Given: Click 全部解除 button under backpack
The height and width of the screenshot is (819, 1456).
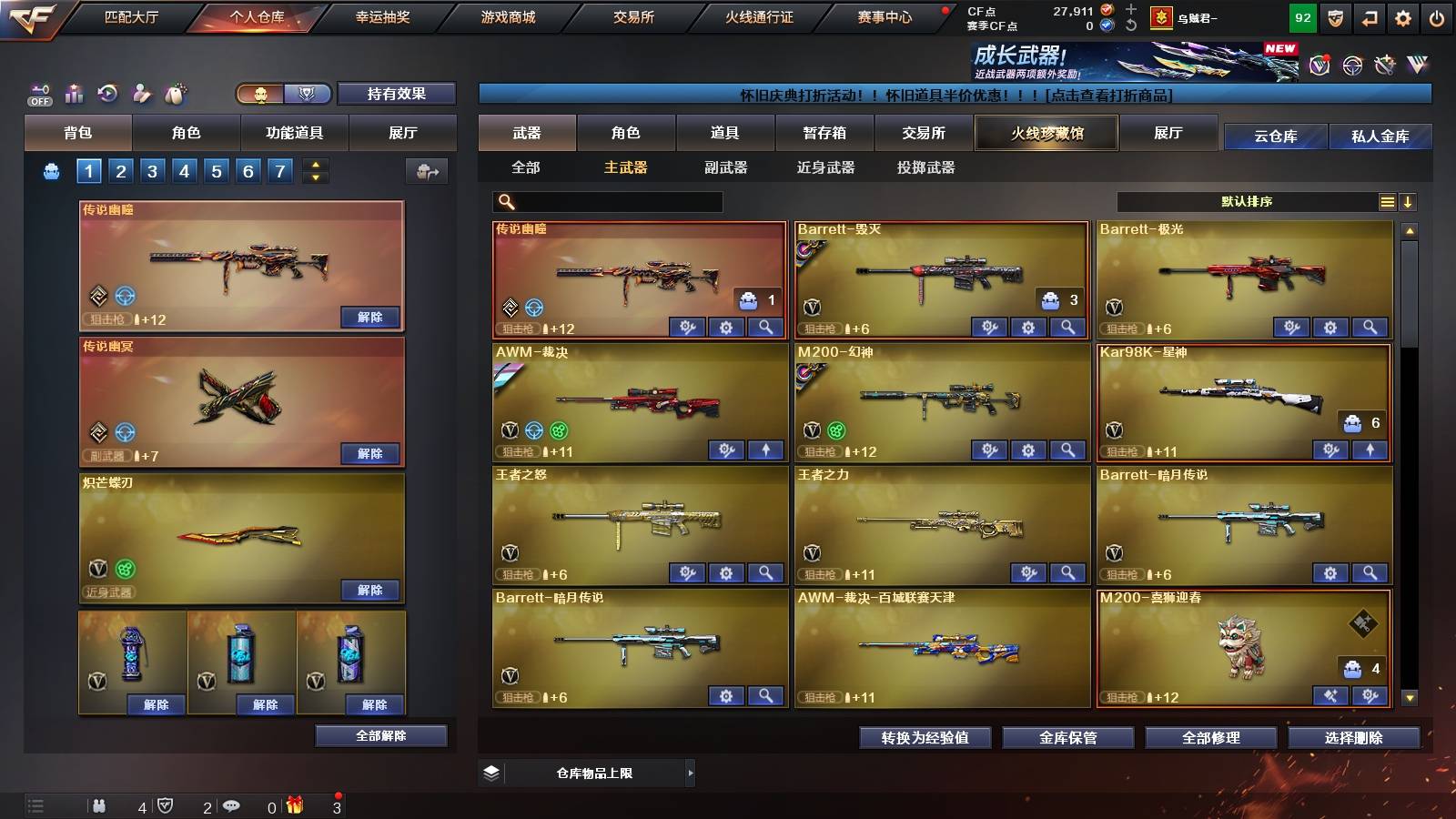Looking at the screenshot, I should (x=380, y=735).
